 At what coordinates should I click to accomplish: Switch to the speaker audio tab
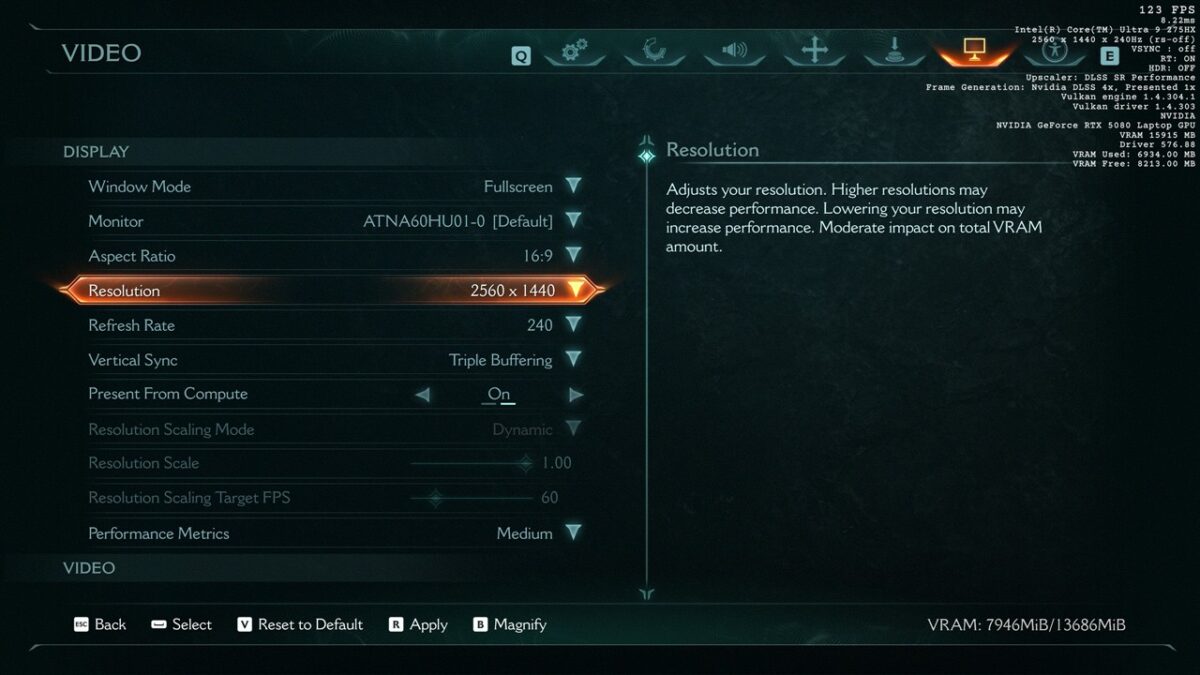click(x=734, y=51)
